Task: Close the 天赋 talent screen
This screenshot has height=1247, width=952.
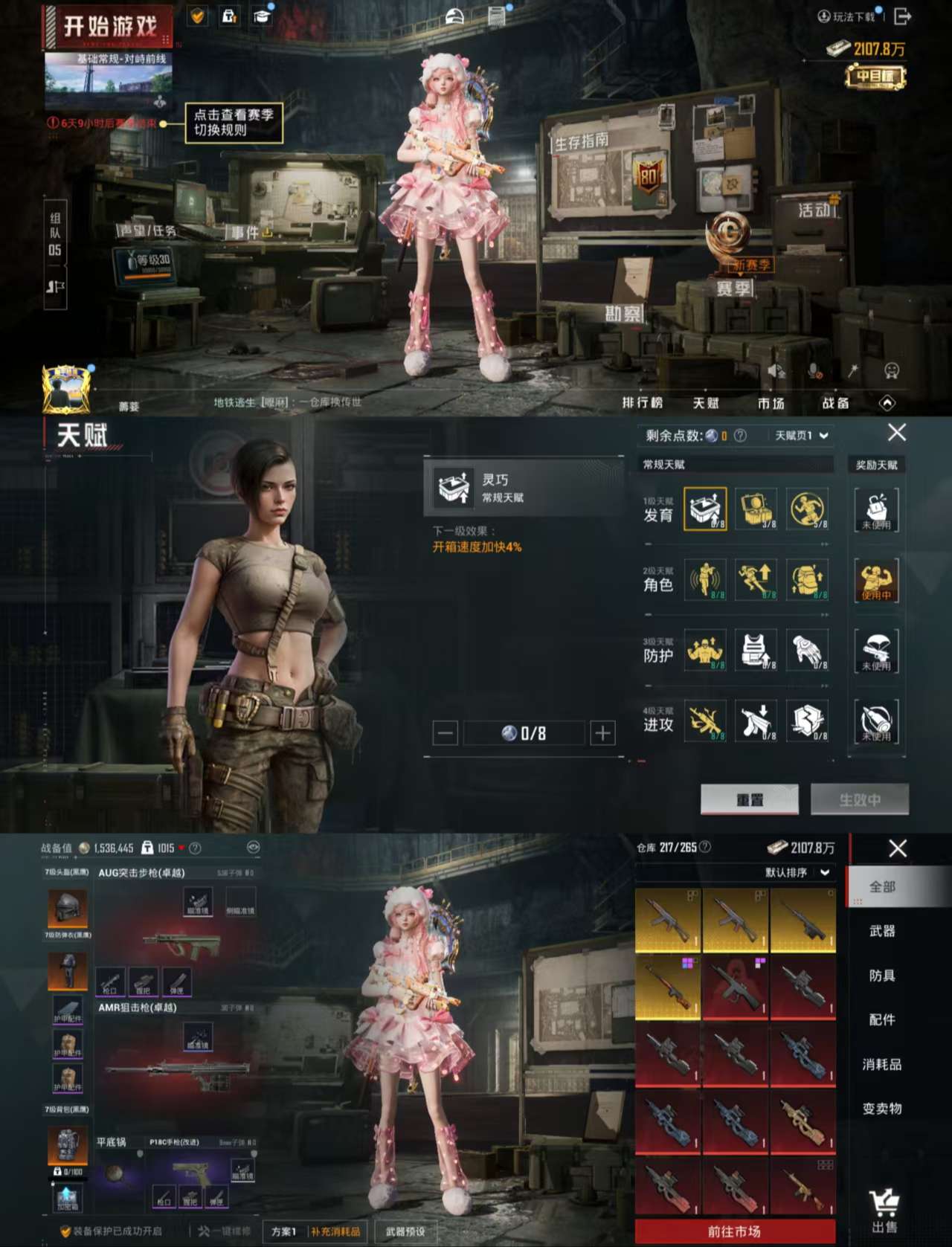Action: pos(897,433)
